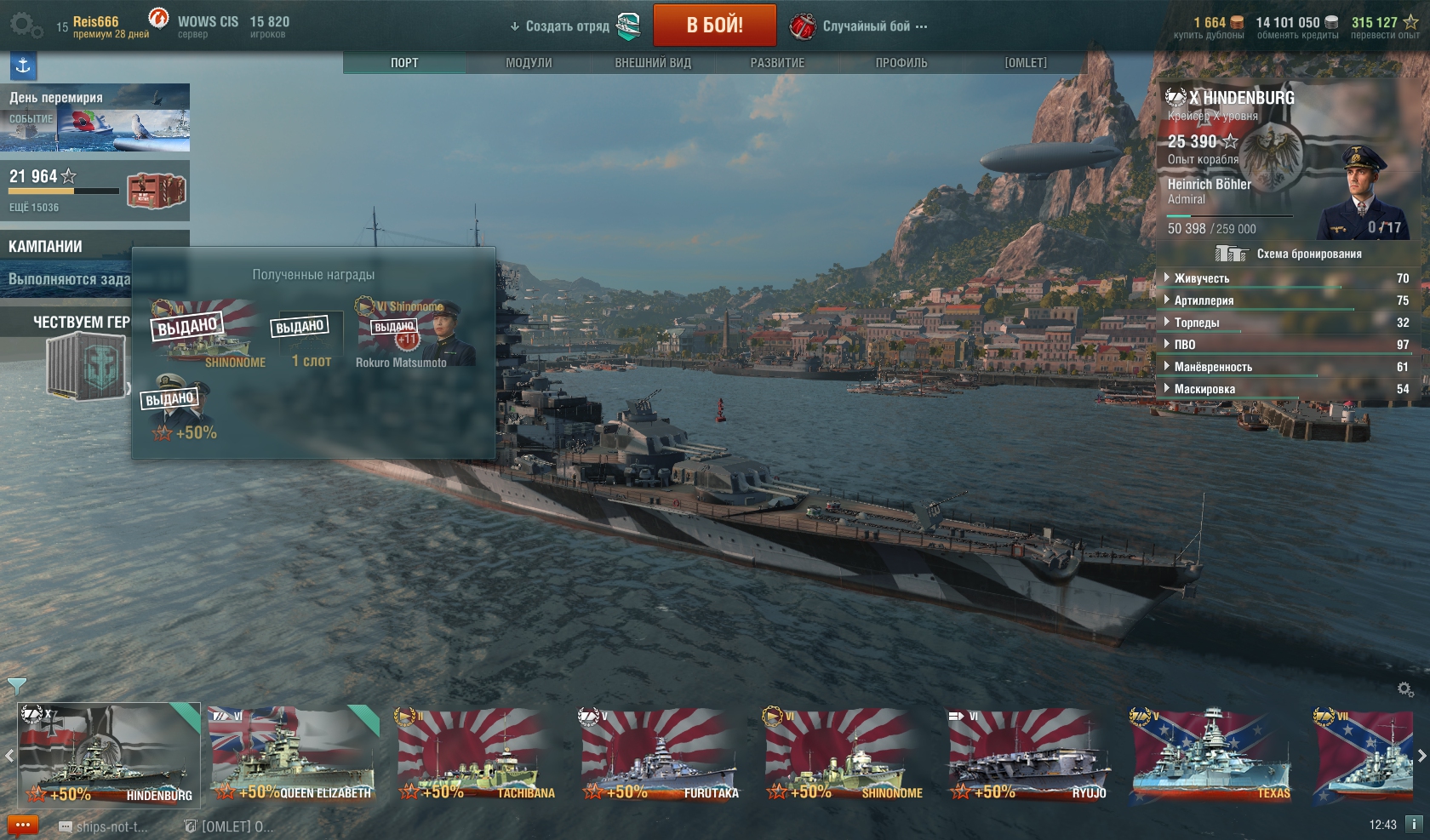This screenshot has width=1430, height=840.
Task: Click the red В БОЙ! battle button
Action: tap(714, 26)
